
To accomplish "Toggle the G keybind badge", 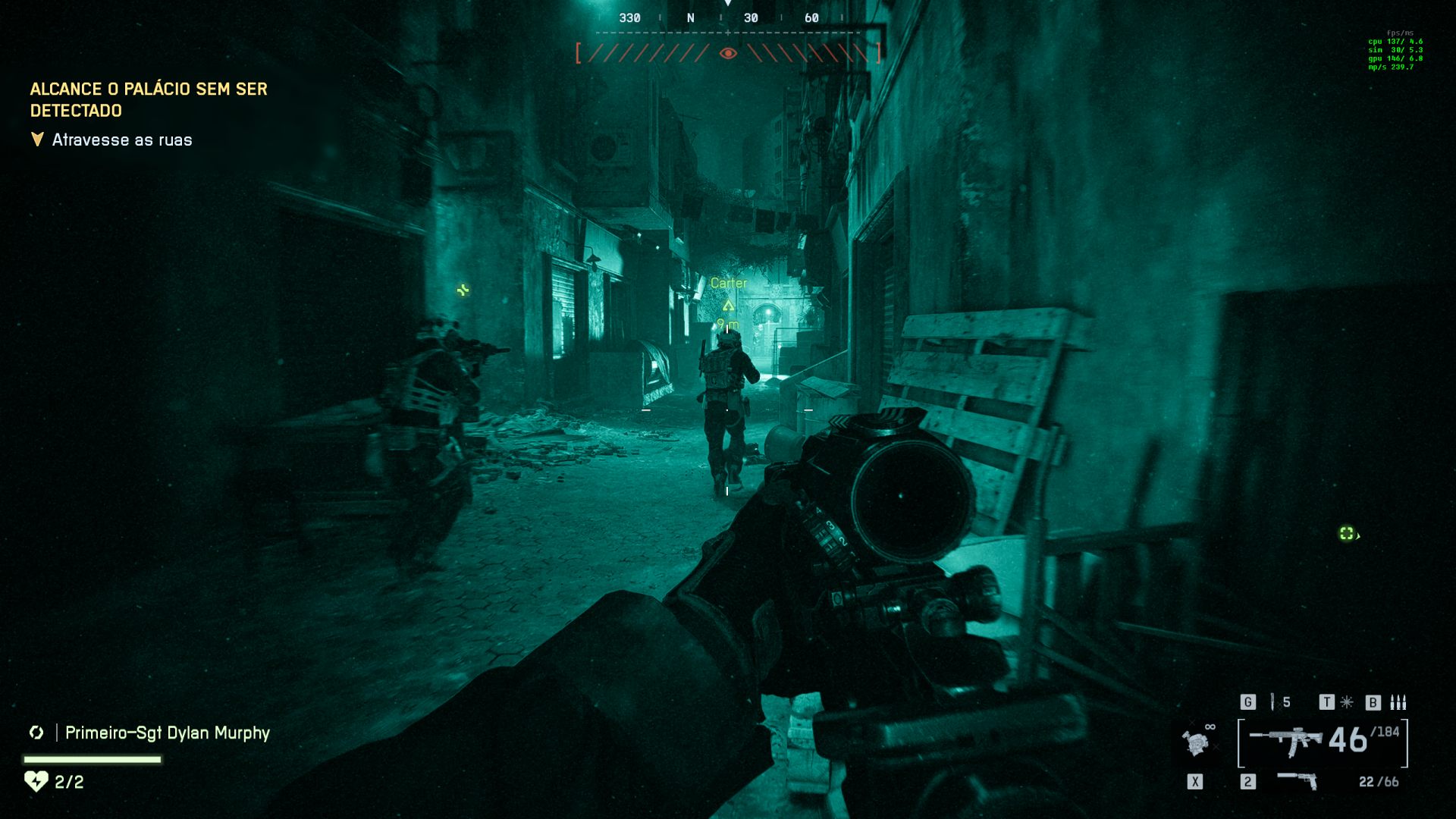I will 1247,702.
